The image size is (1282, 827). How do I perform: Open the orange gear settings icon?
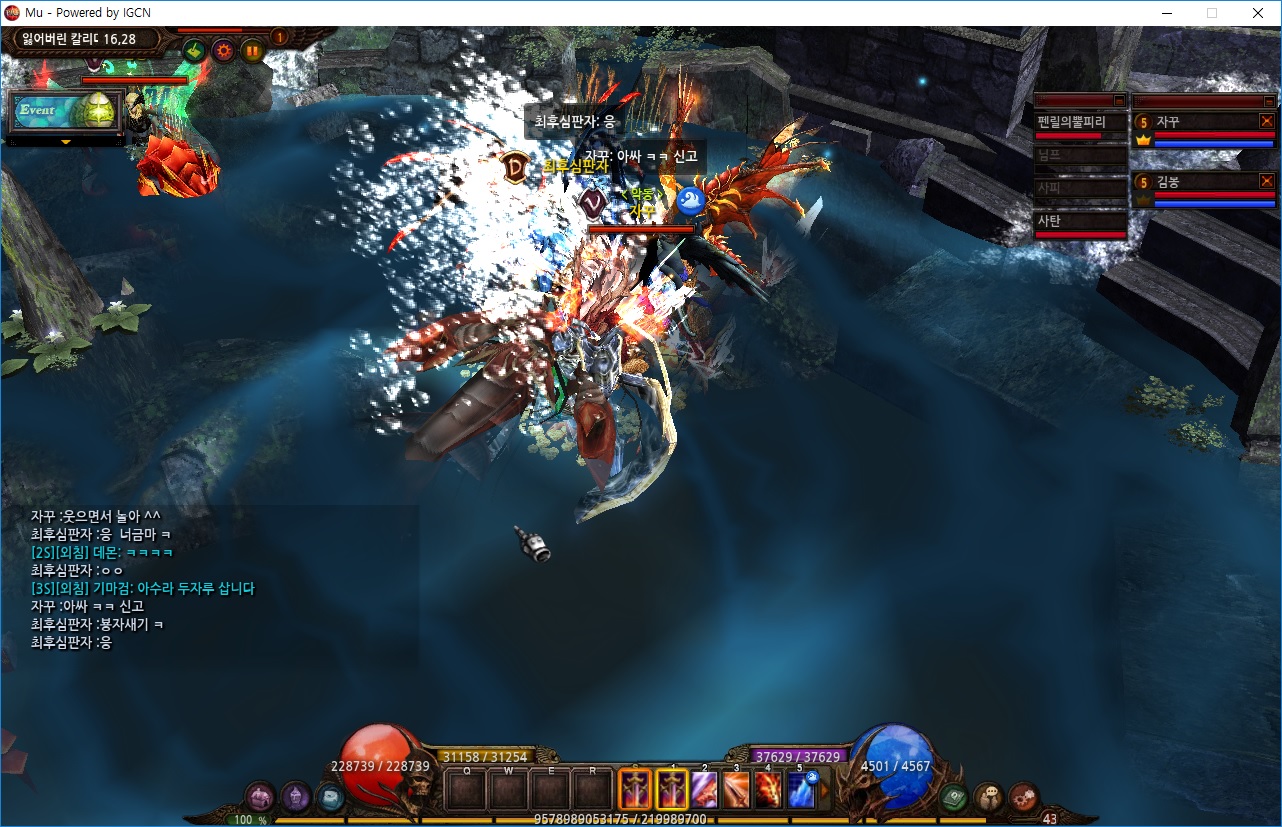point(223,49)
